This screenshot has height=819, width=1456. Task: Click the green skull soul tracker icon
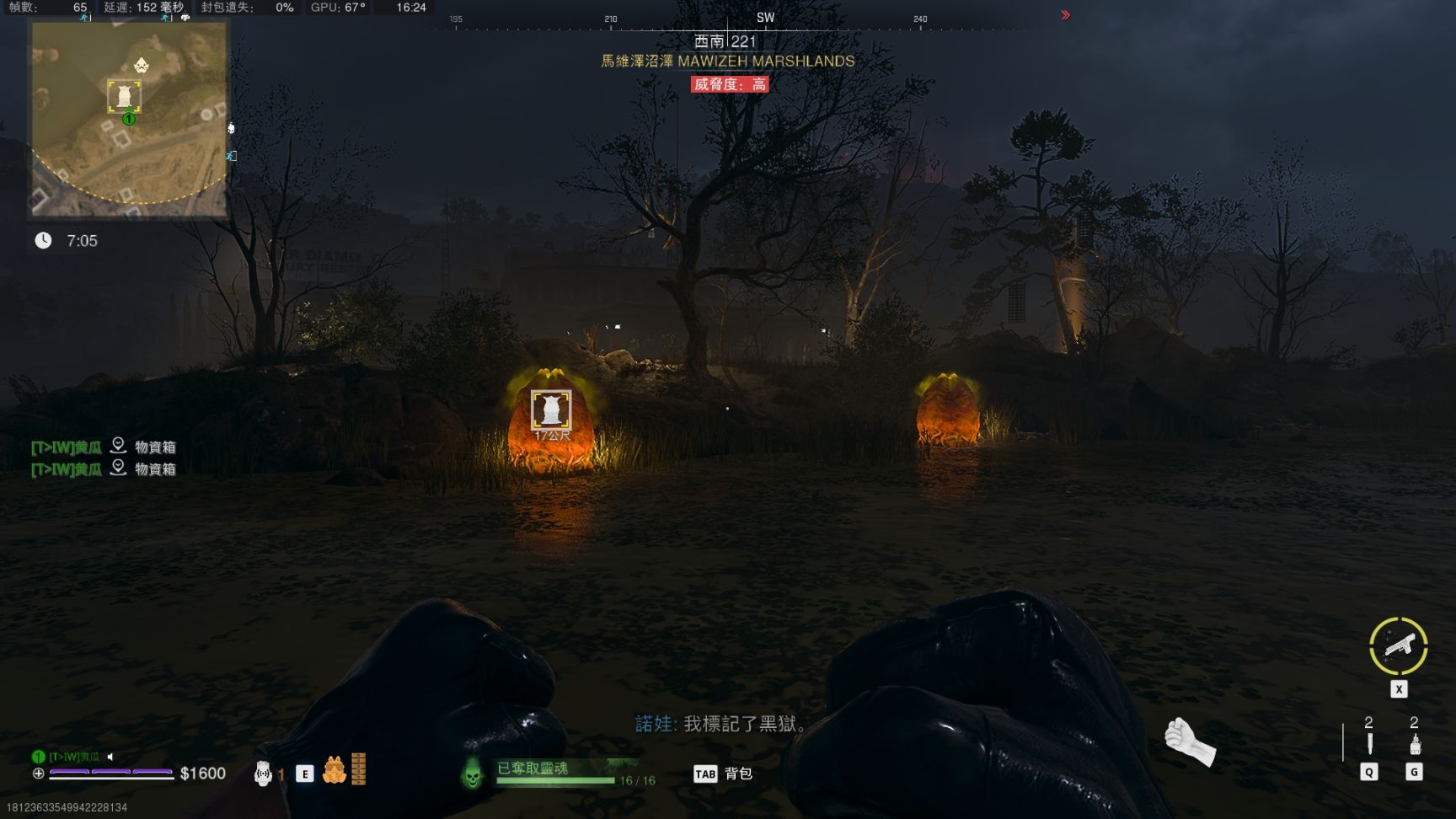[473, 773]
